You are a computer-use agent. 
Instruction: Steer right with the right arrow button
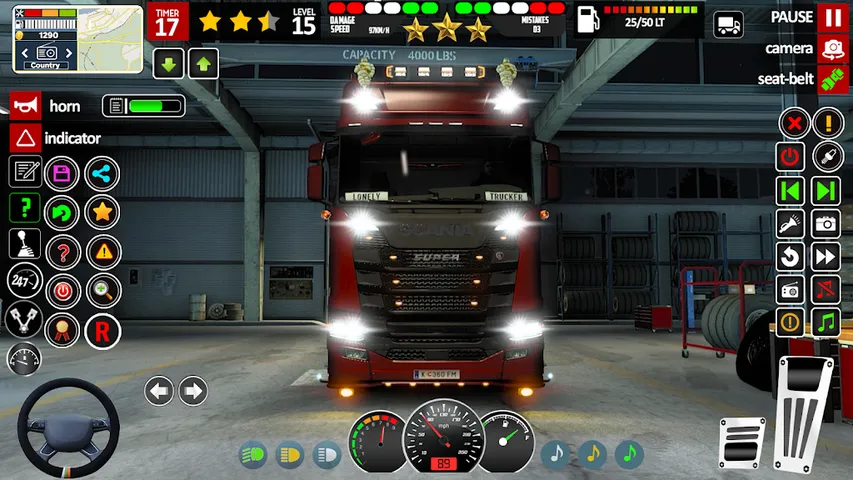(x=193, y=391)
